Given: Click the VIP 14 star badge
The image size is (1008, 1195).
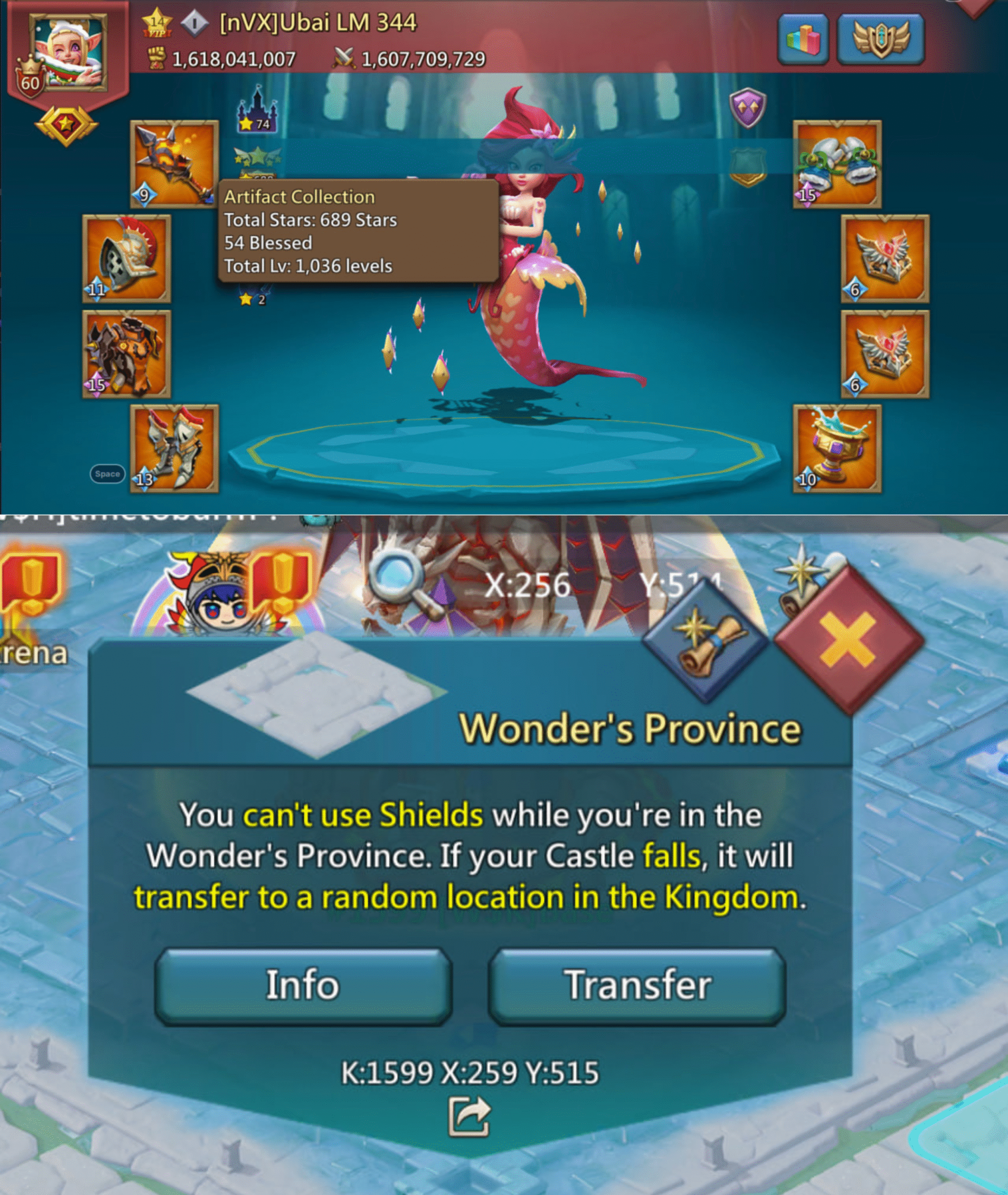Looking at the screenshot, I should click(156, 24).
